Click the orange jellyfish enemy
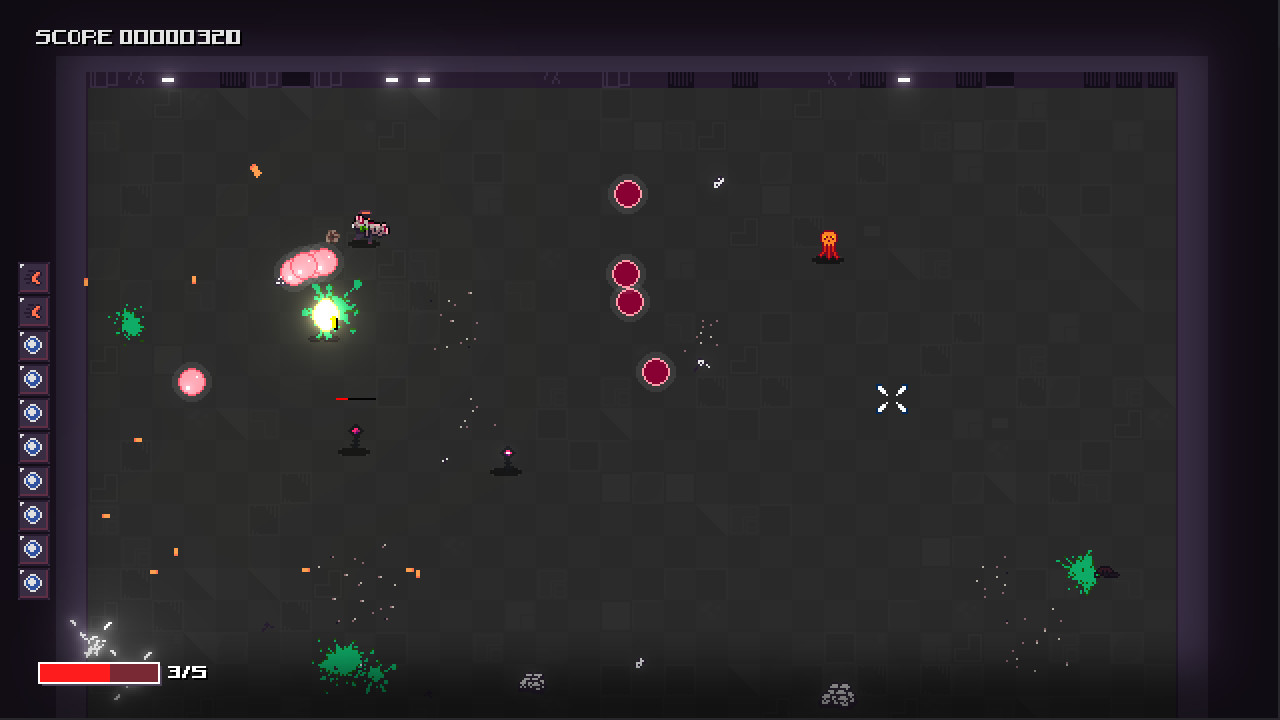Screen dimensions: 1280x720 point(827,242)
